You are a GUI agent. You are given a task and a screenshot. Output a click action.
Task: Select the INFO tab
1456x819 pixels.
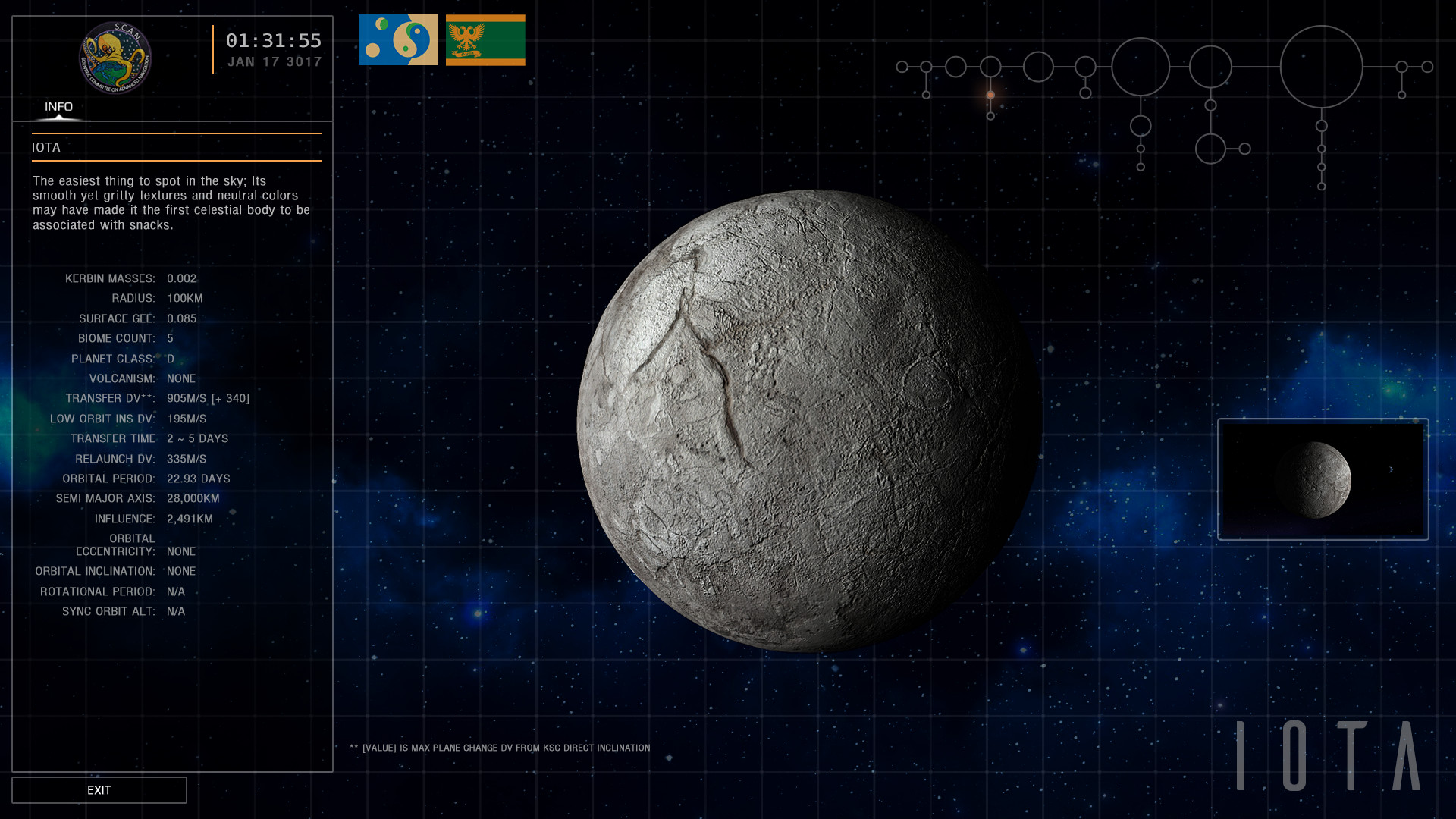point(58,107)
